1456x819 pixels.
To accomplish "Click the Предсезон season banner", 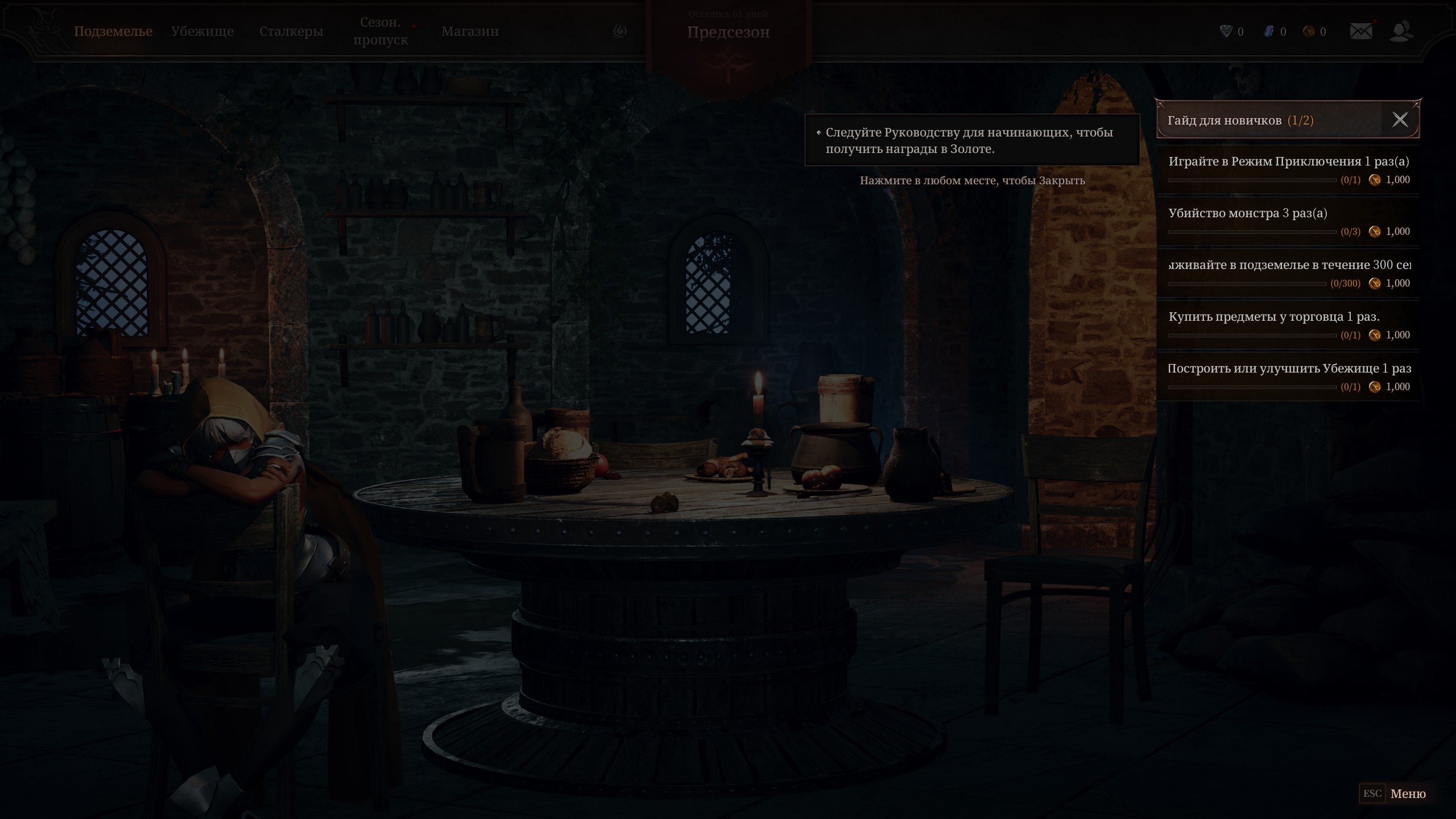I will [728, 32].
